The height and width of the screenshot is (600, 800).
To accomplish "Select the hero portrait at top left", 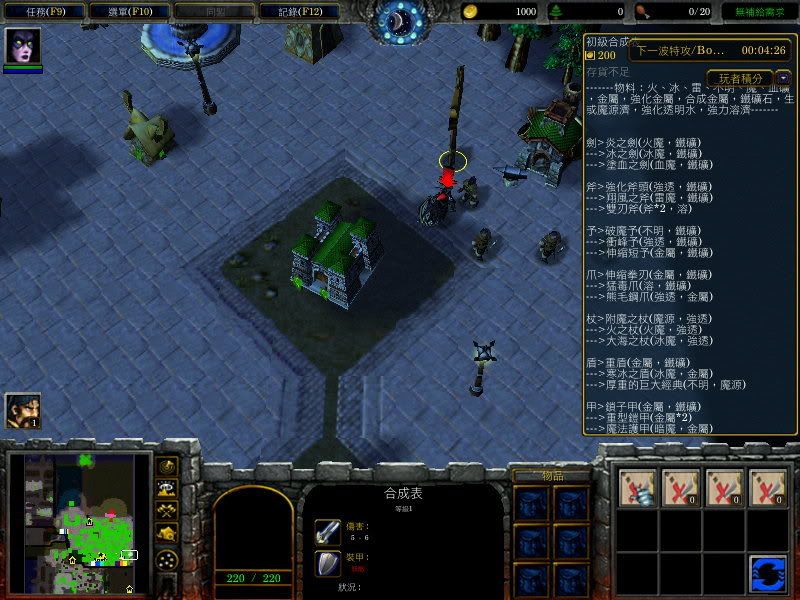I will [22, 47].
